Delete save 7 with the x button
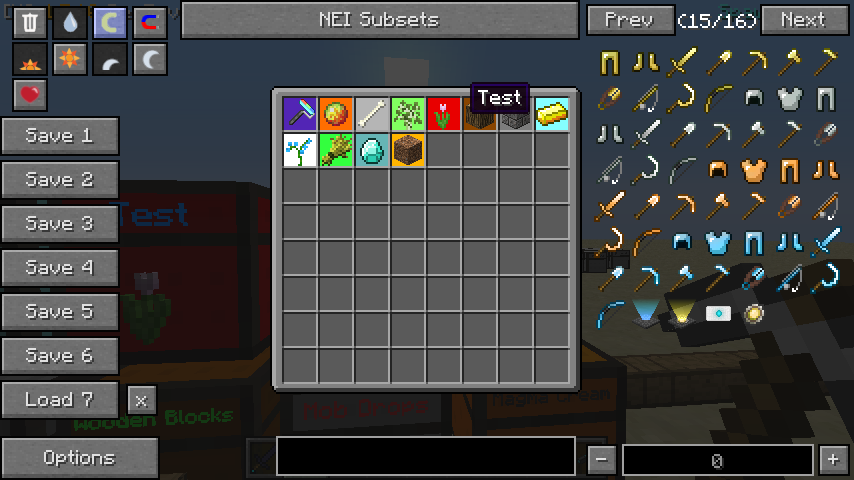This screenshot has height=480, width=854. coord(141,400)
